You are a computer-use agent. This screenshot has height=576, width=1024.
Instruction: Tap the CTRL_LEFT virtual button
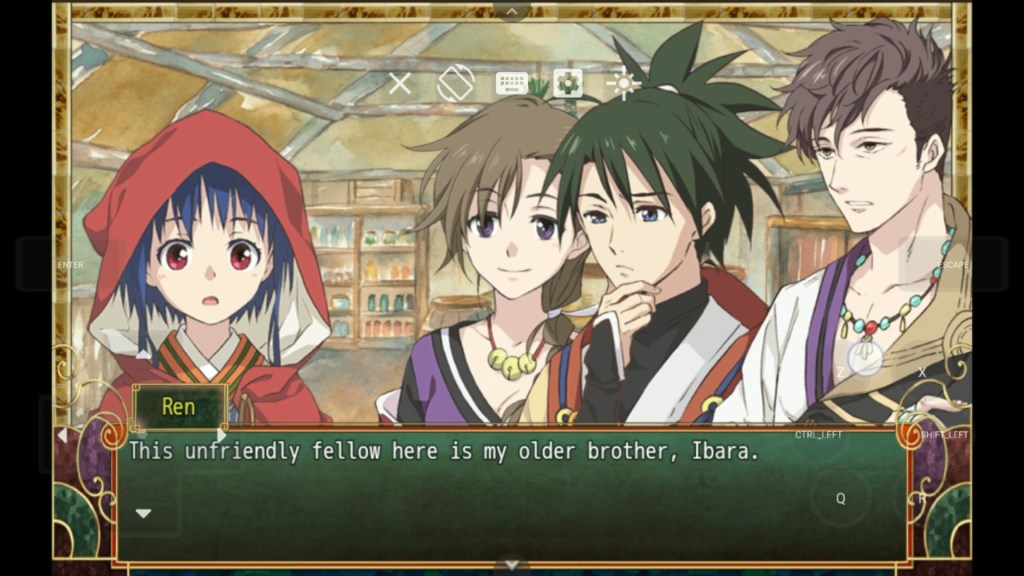tap(818, 435)
